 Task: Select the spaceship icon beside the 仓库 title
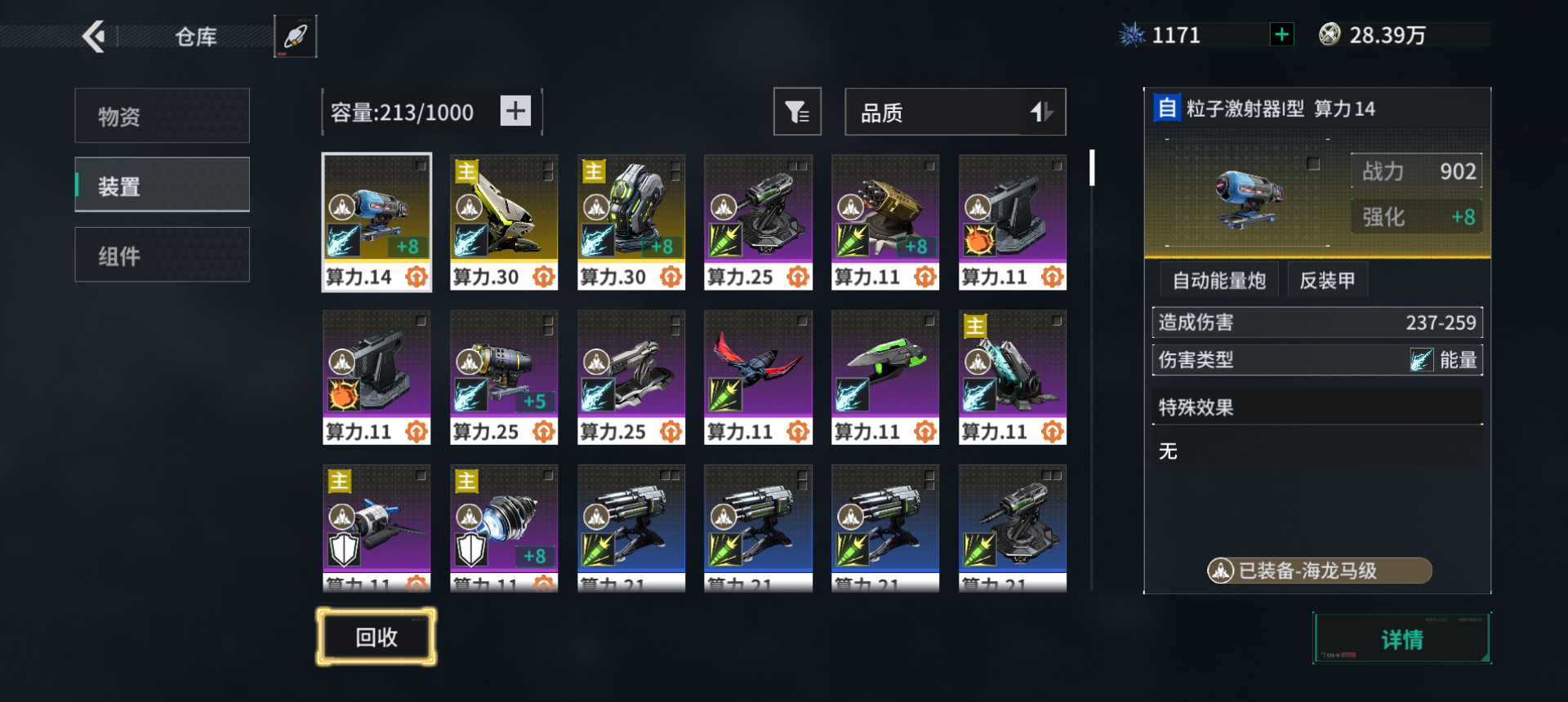295,36
